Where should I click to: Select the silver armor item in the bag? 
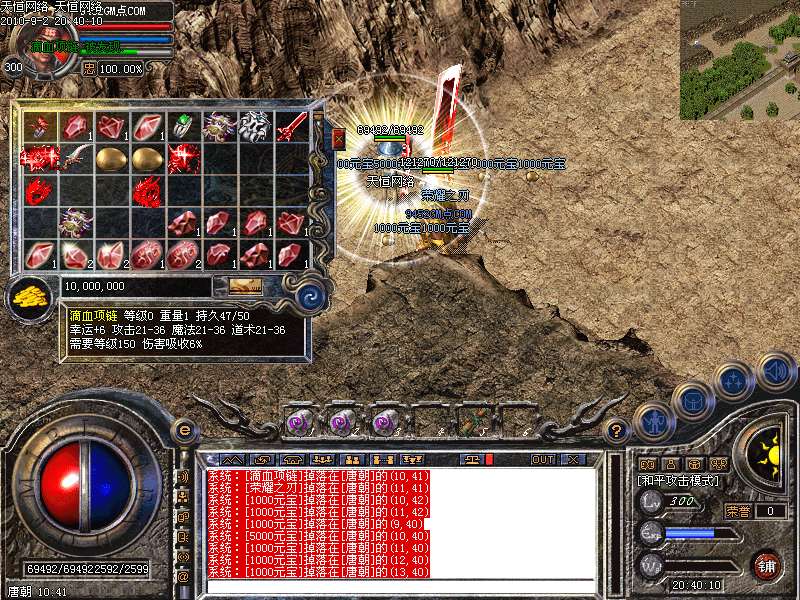point(255,126)
